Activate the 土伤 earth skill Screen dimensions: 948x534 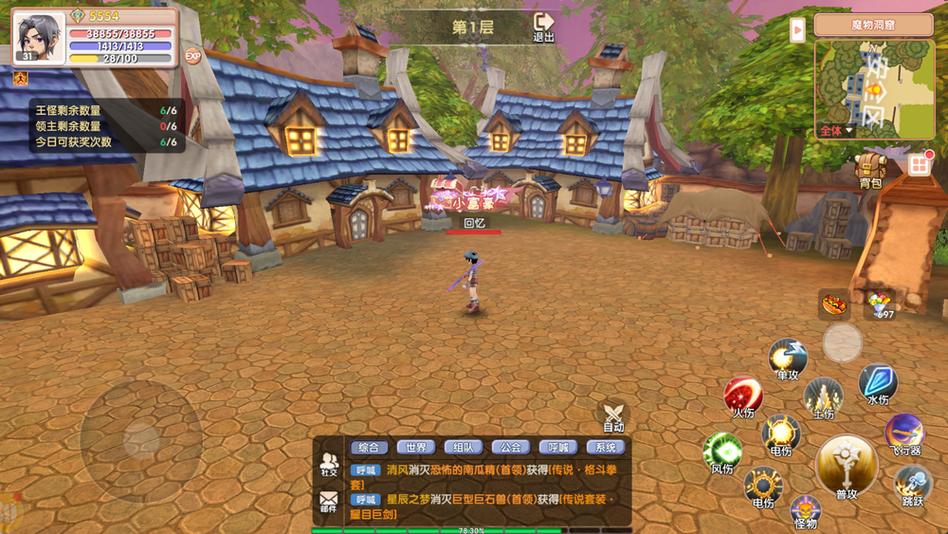pyautogui.click(x=823, y=397)
